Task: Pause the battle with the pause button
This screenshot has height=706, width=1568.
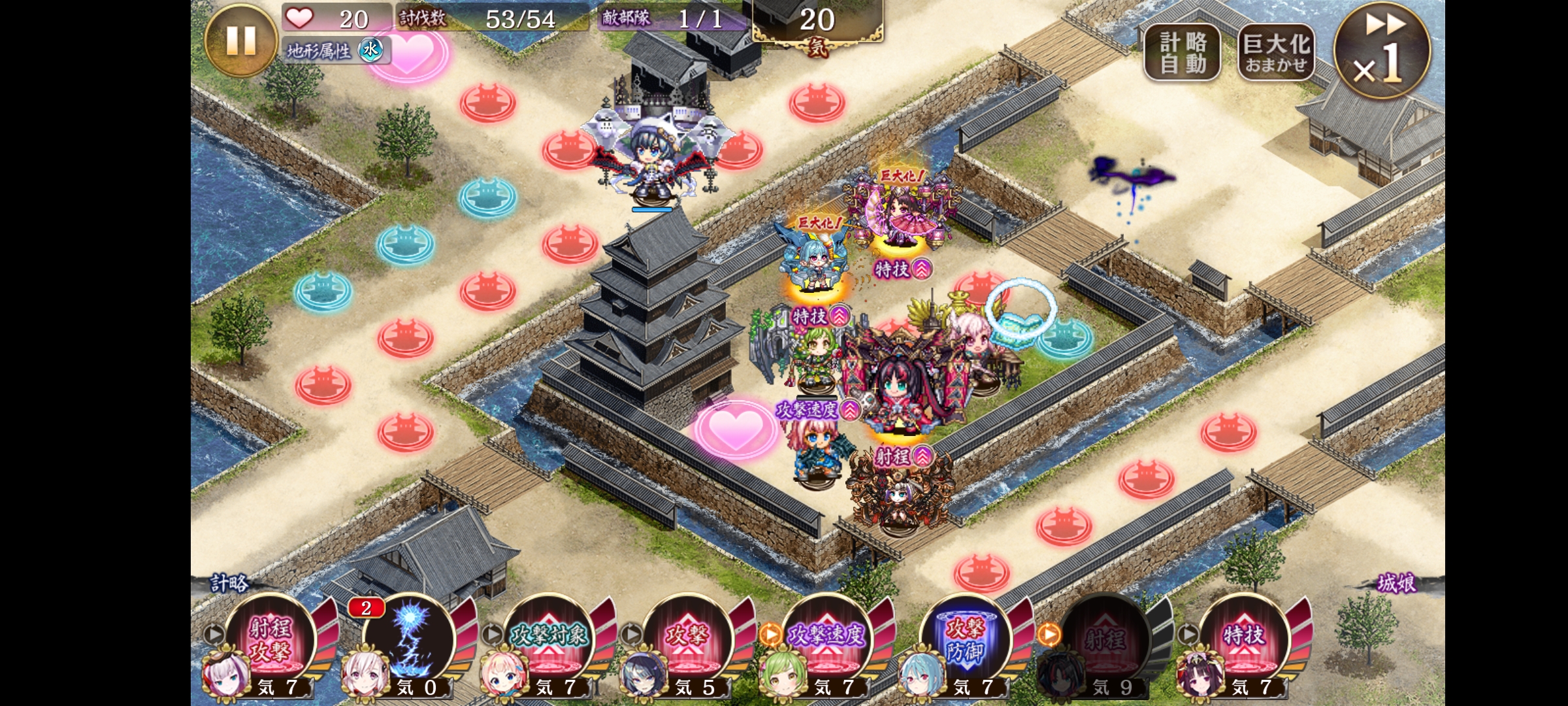Action: [x=240, y=41]
